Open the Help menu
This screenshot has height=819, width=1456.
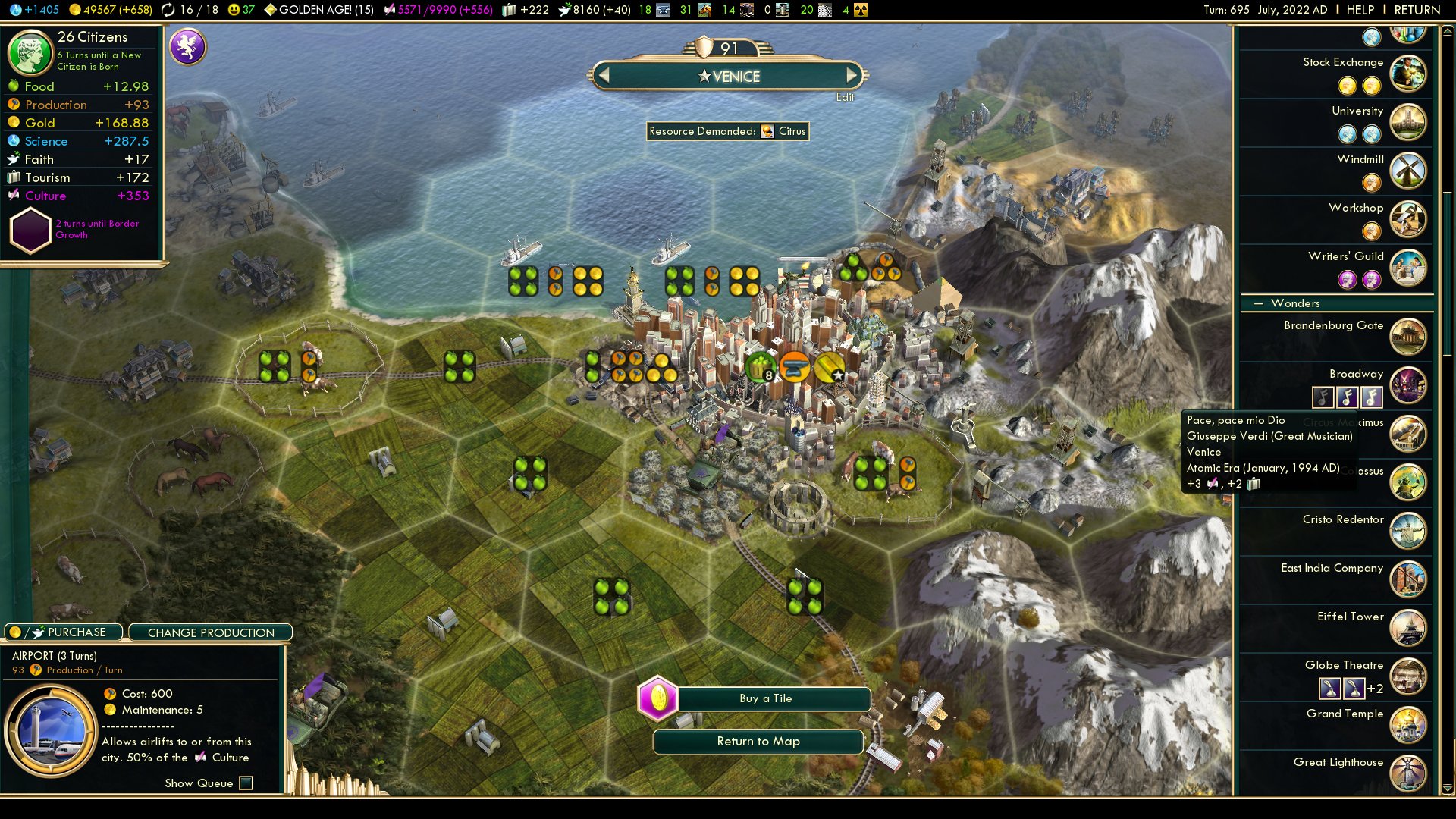(1360, 10)
